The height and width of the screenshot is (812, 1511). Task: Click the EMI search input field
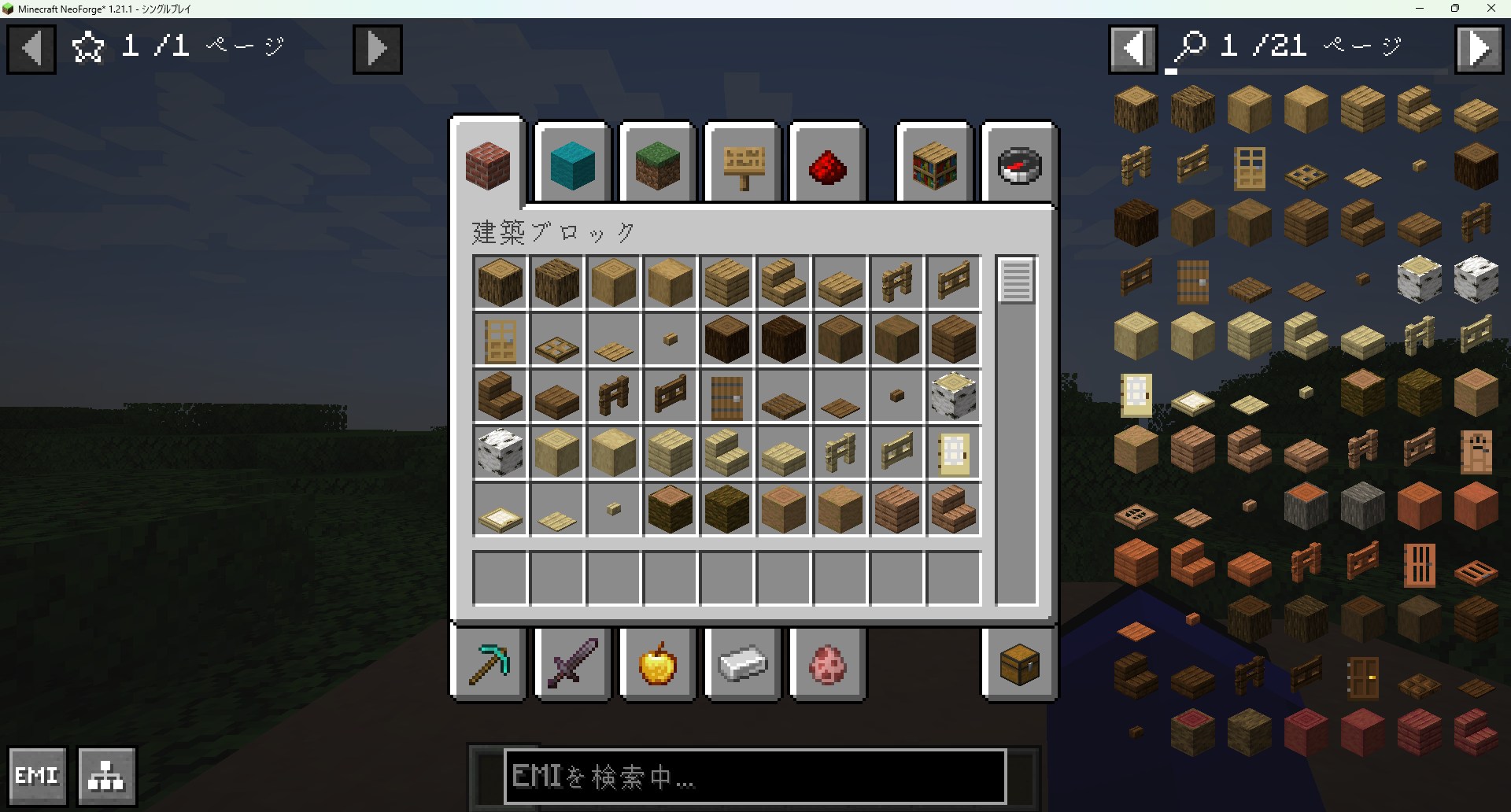(754, 778)
